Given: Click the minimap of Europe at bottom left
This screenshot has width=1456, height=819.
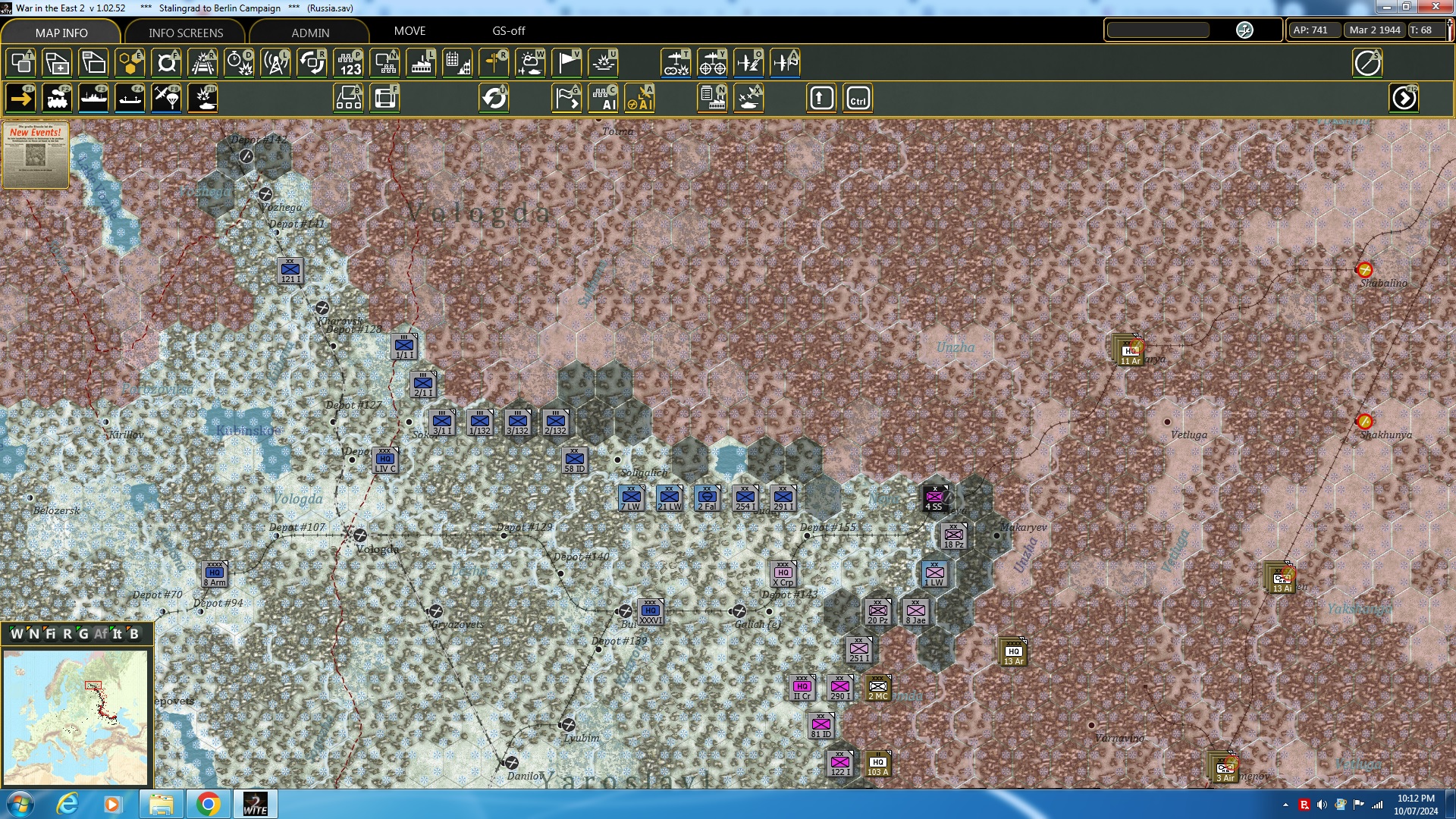Looking at the screenshot, I should [x=76, y=717].
